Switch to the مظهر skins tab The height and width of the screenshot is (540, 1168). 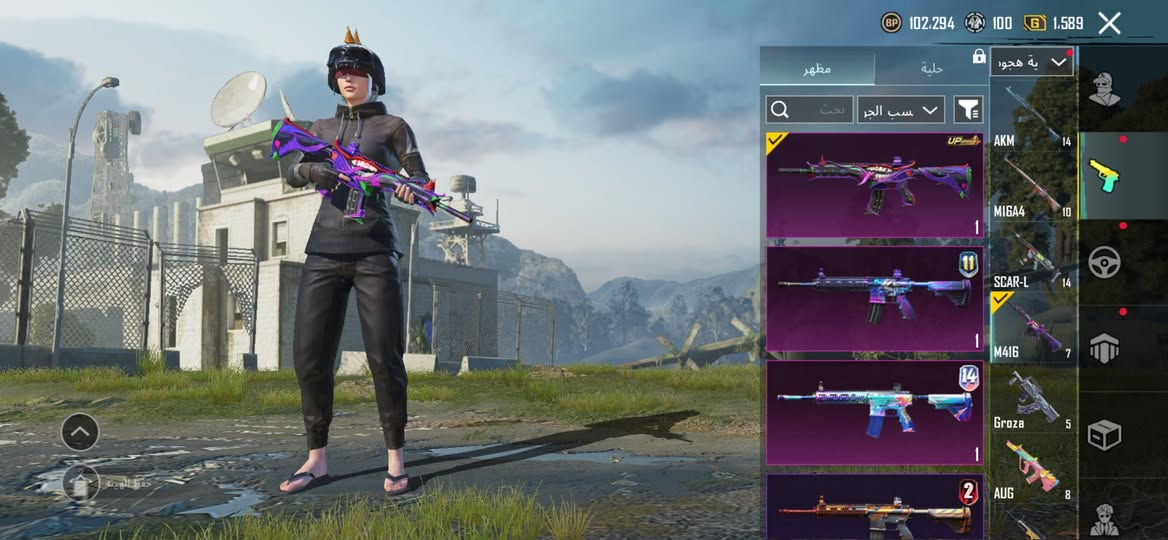(817, 68)
